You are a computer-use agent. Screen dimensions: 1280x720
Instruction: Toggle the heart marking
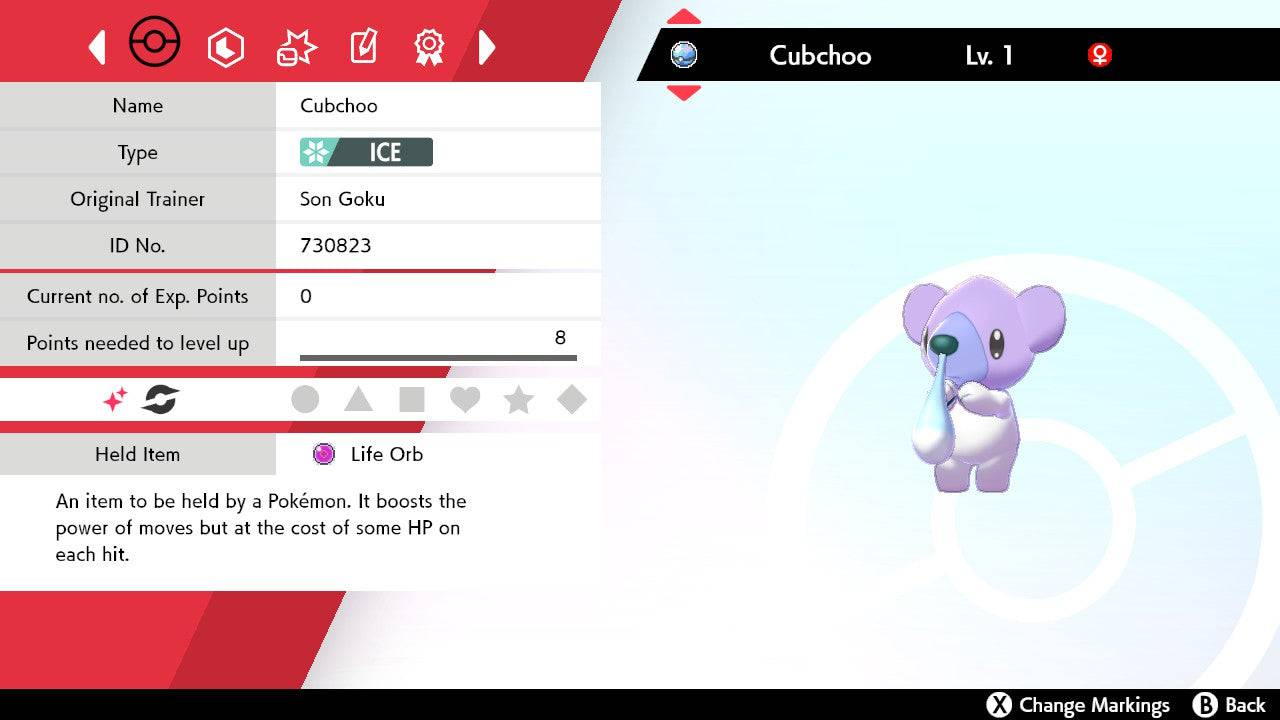point(465,398)
